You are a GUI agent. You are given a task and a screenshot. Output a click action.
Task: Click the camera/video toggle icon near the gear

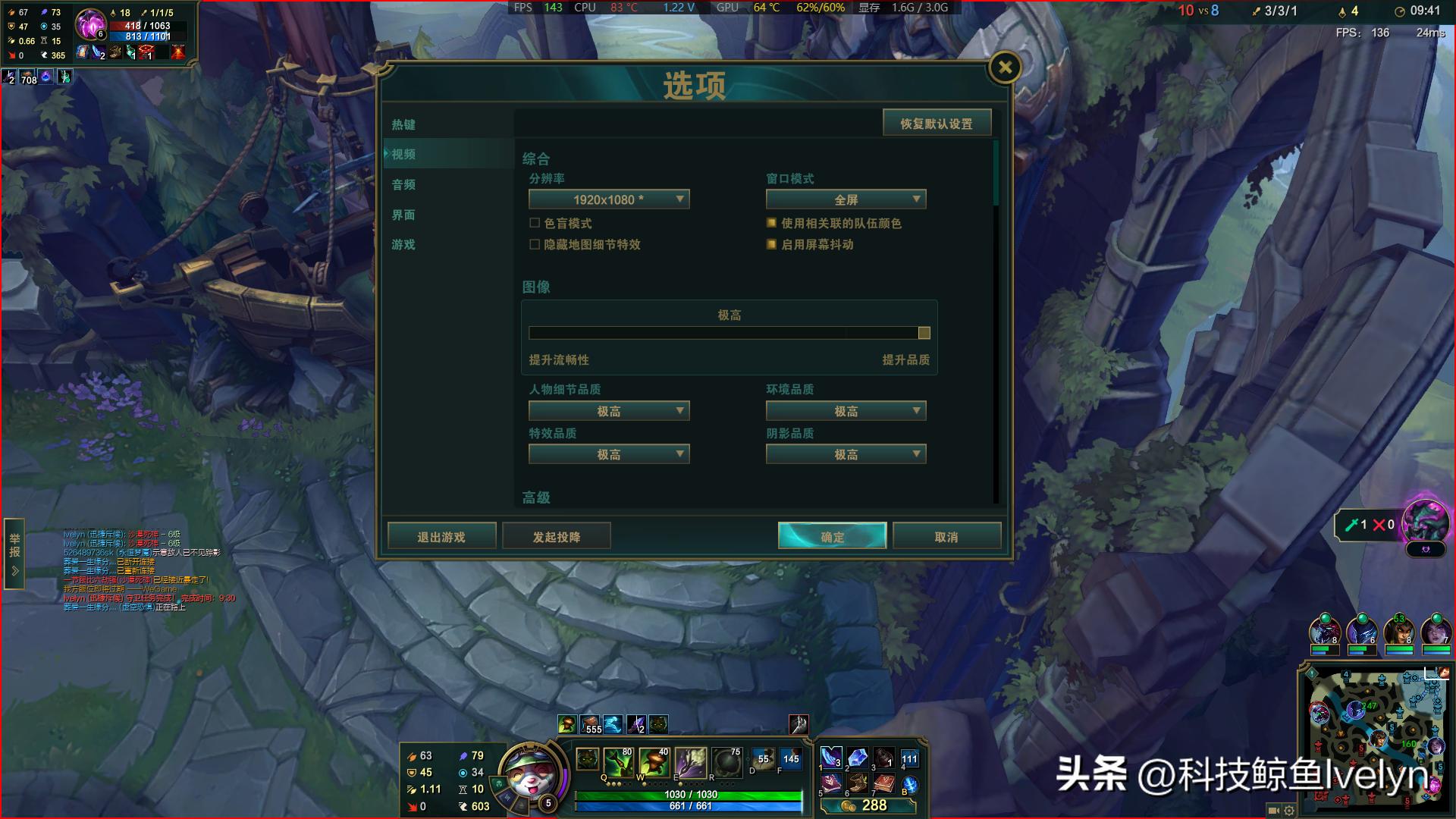click(1272, 811)
